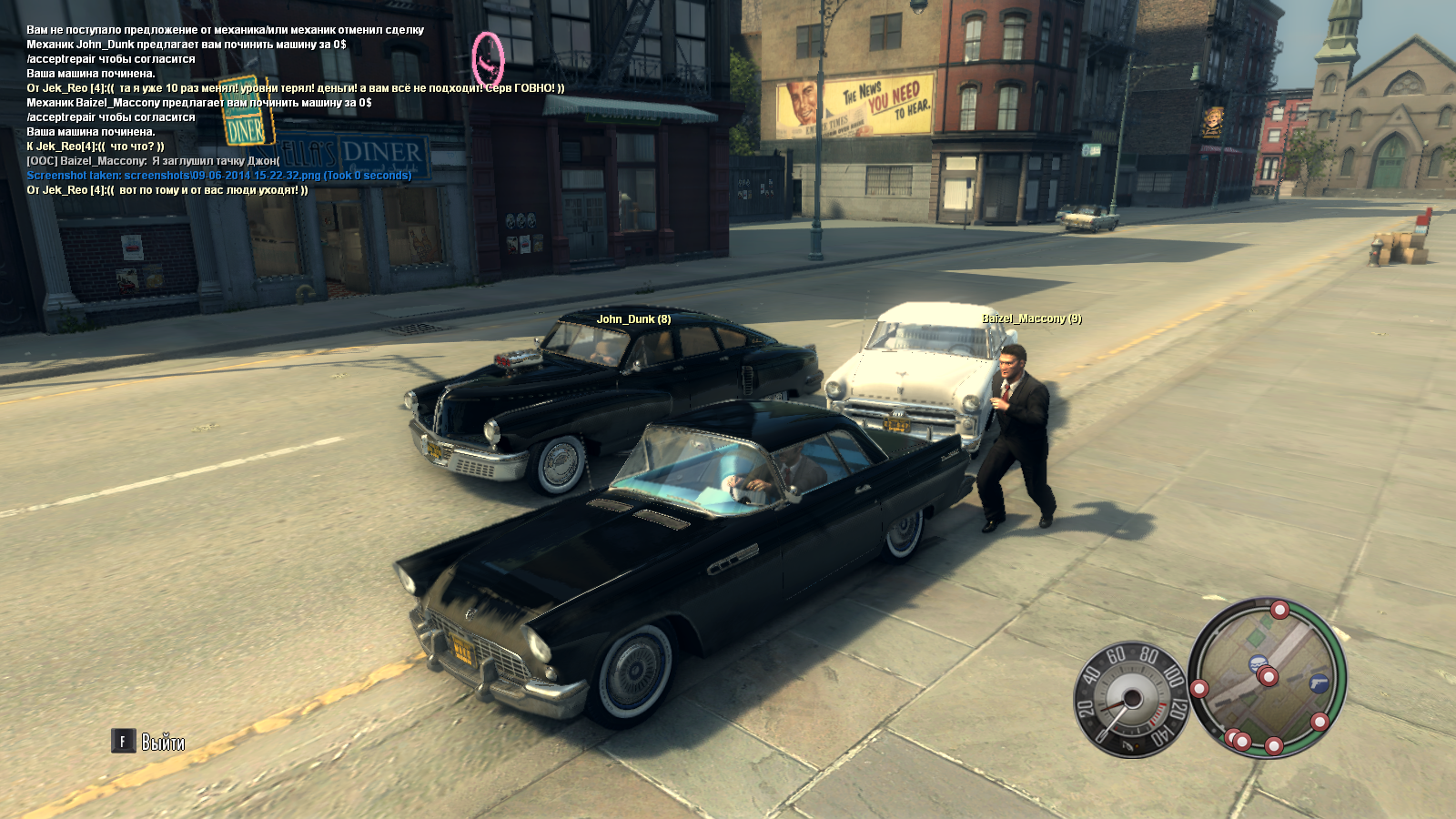The height and width of the screenshot is (819, 1456).
Task: Click the circular minimap
Action: pos(1267,678)
